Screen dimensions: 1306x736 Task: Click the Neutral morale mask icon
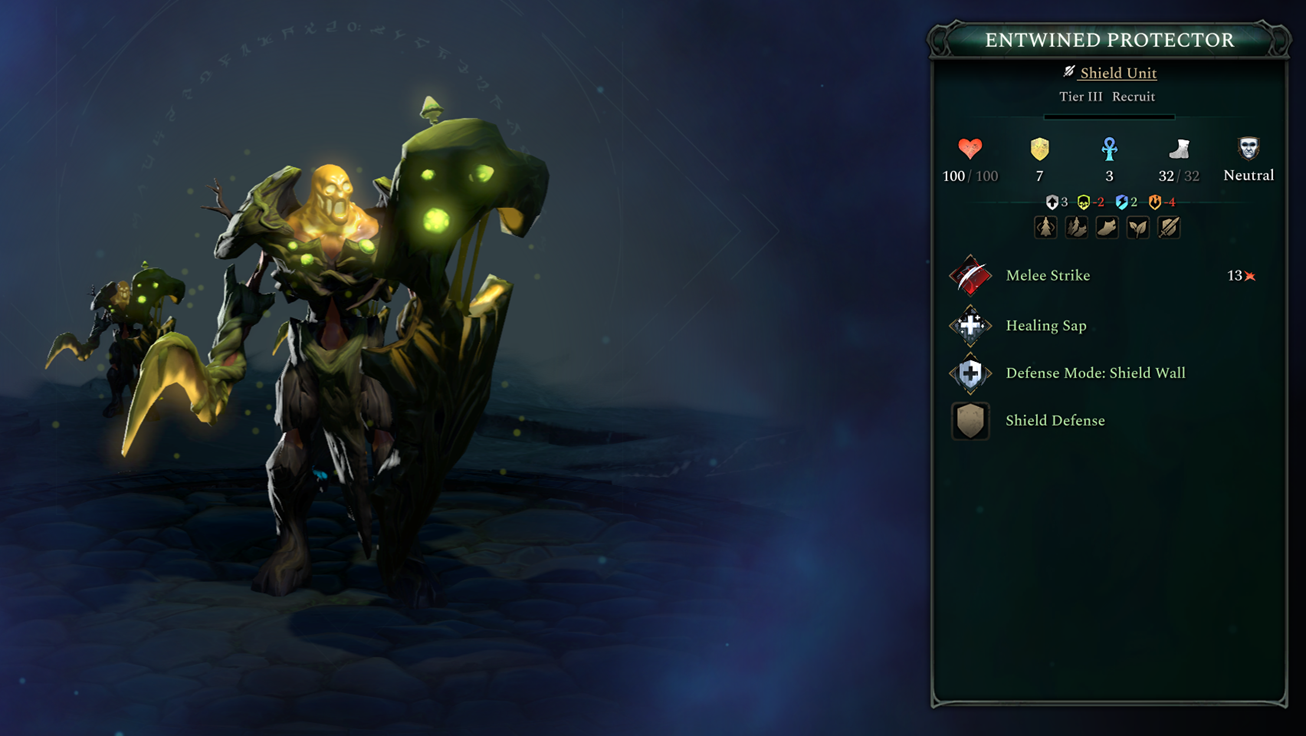[x=1249, y=149]
